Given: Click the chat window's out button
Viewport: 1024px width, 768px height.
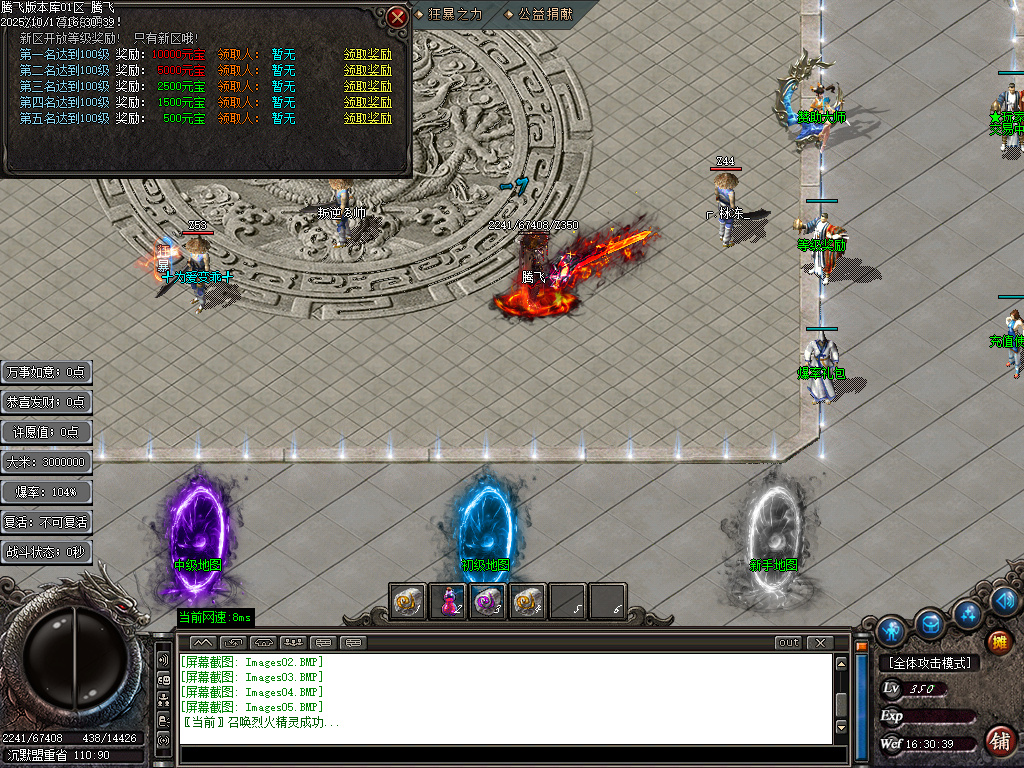Looking at the screenshot, I should point(789,642).
